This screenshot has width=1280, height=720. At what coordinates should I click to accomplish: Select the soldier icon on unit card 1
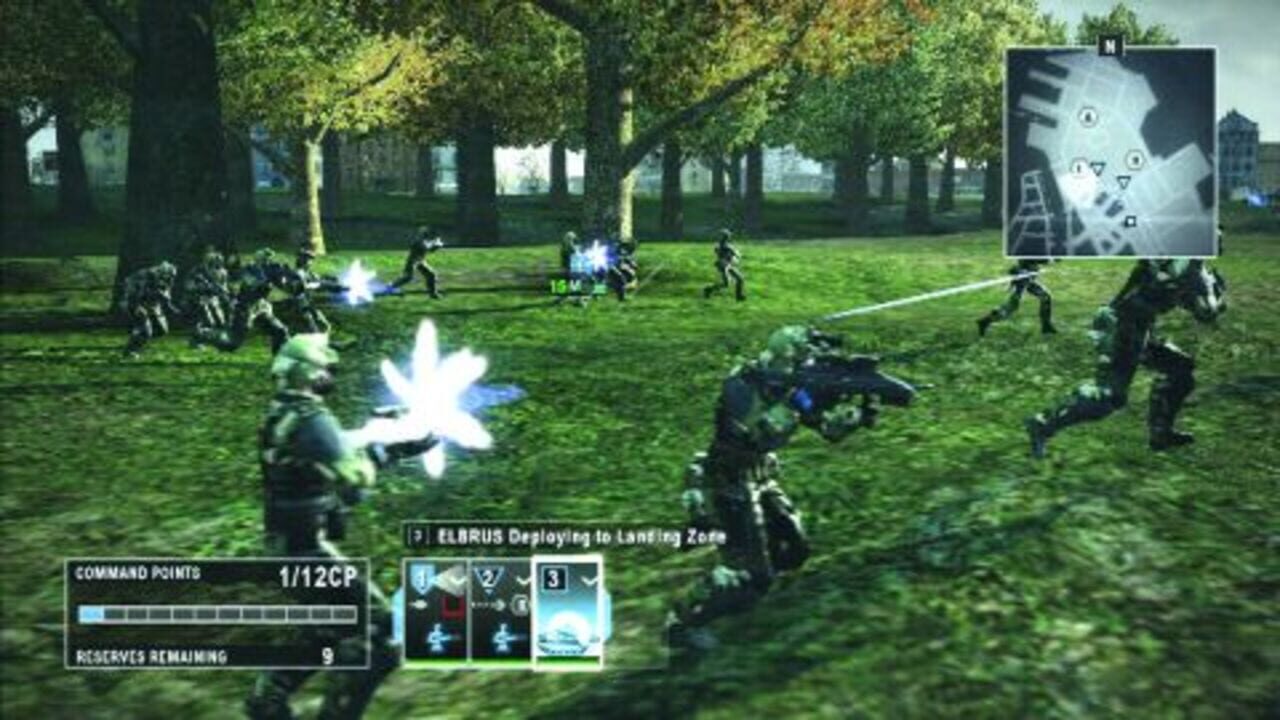437,637
